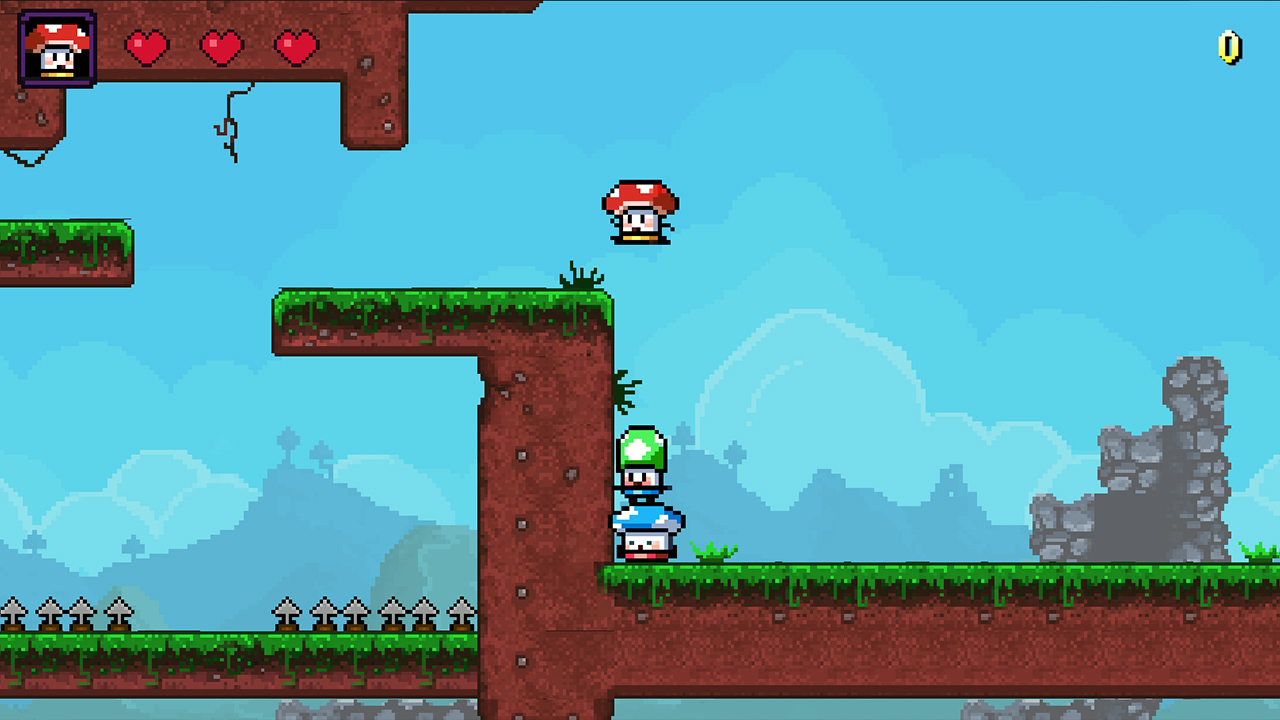Click the coin counter icon
1280x720 pixels.
1228,48
